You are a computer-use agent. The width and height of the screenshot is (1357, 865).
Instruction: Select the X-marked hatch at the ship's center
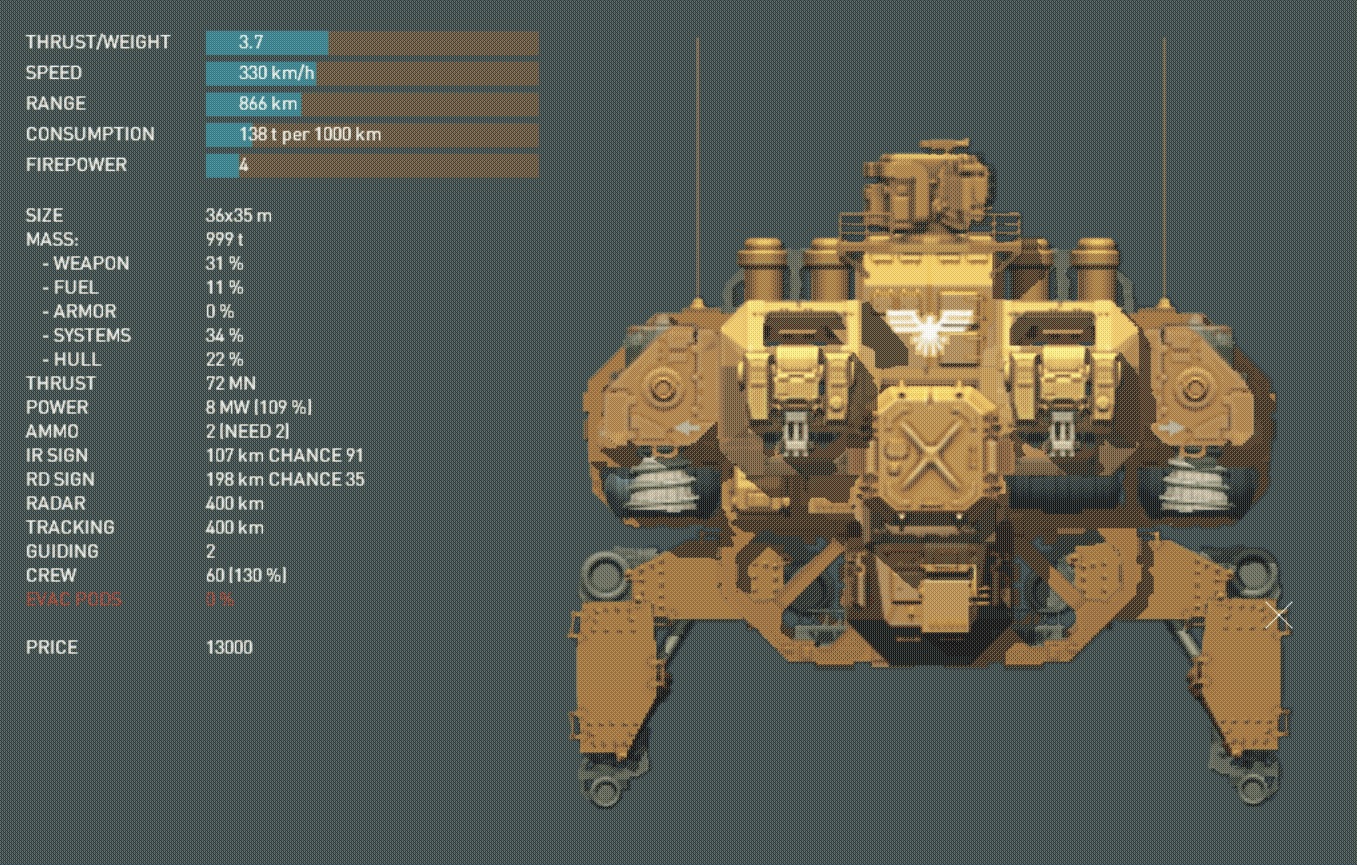coord(928,455)
